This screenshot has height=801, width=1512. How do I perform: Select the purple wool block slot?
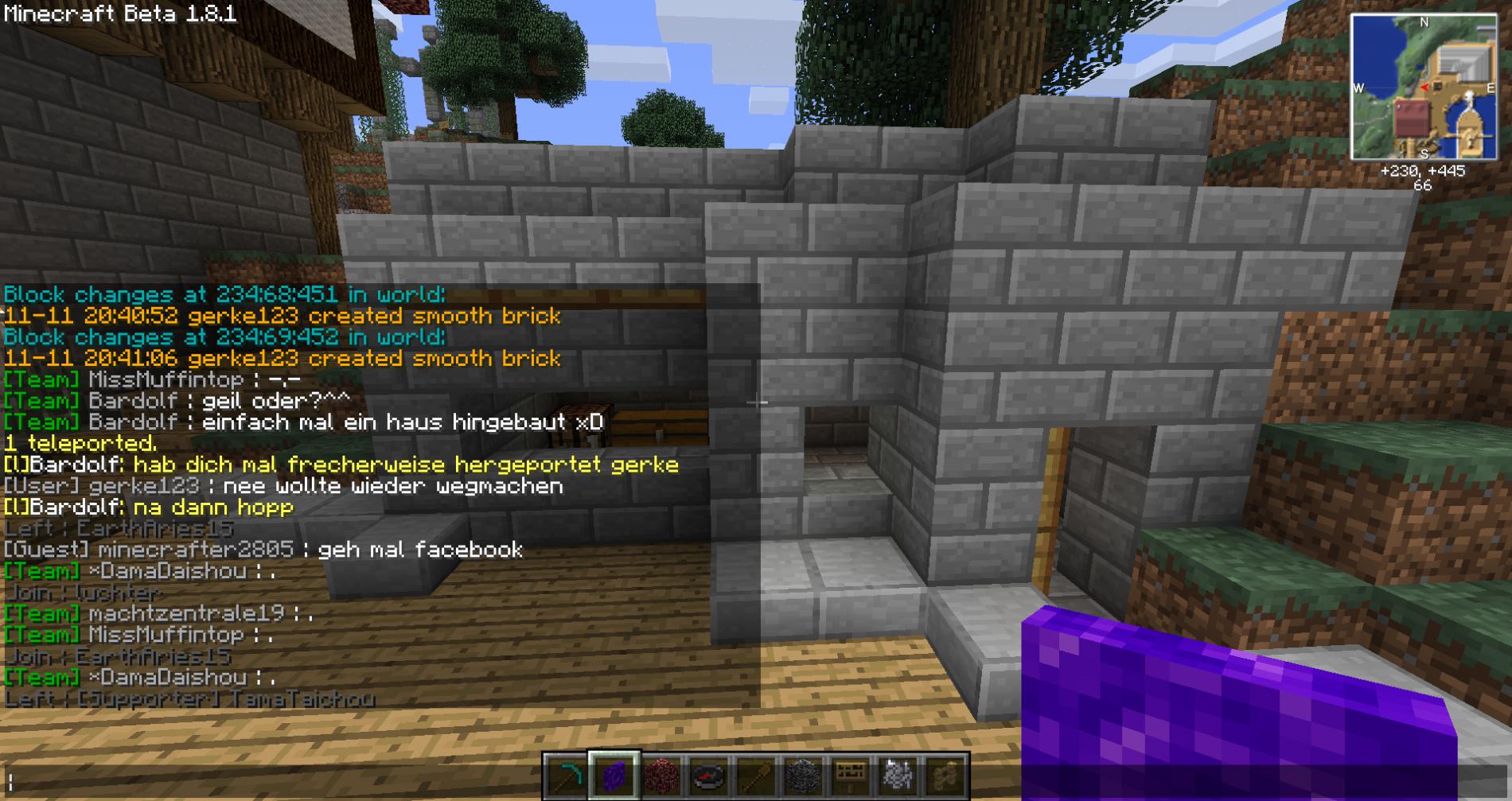point(614,776)
